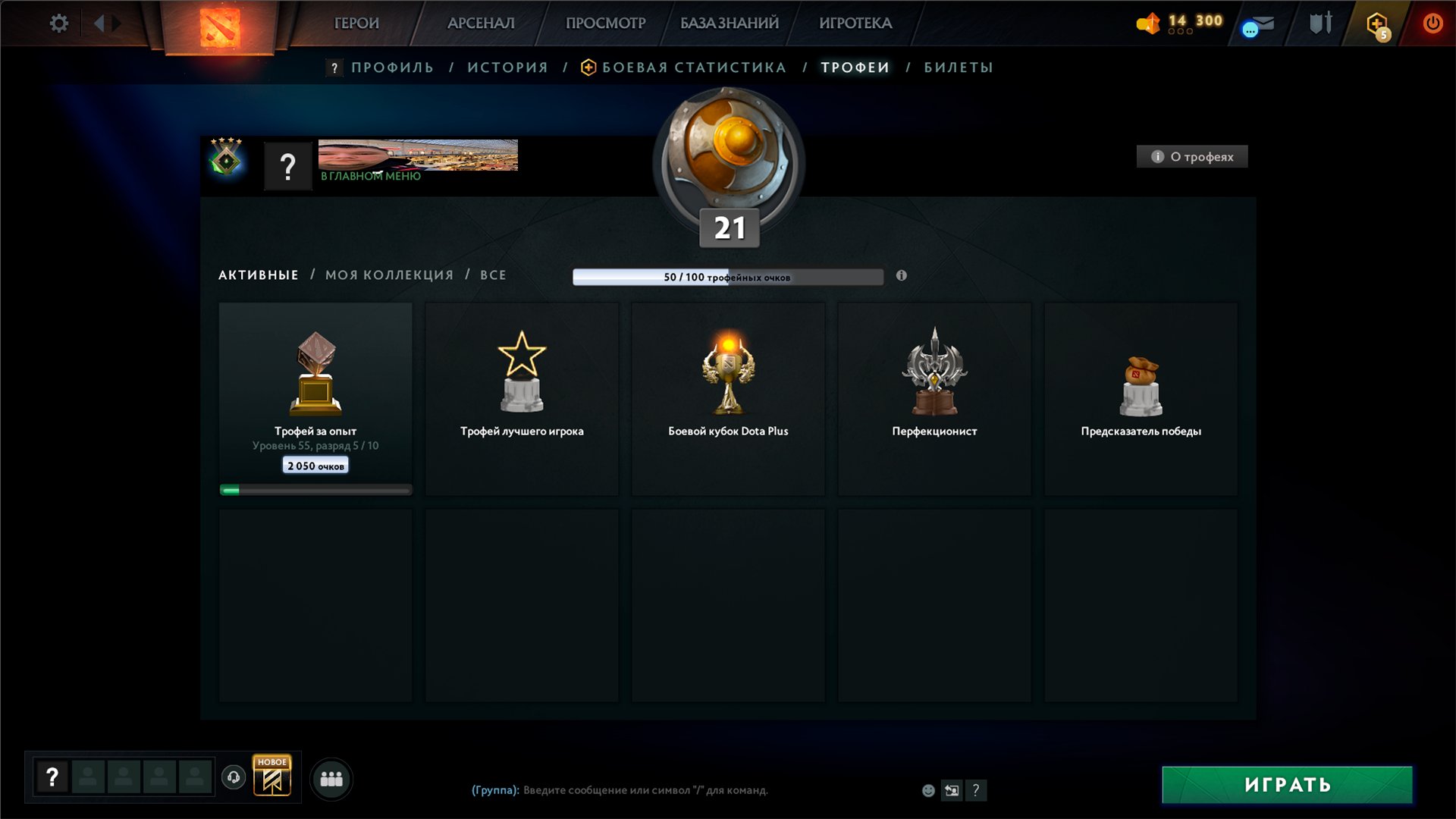Click the share screenshot icon in chat bar
1456x819 pixels.
pyautogui.click(x=952, y=790)
